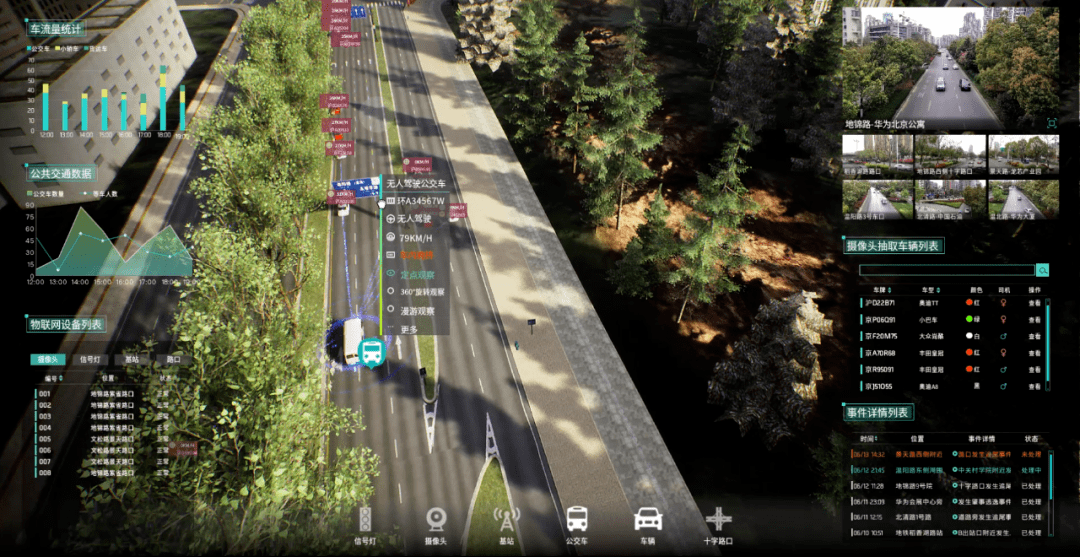Select the teal bus marker on the road
This screenshot has height=557, width=1080.
(372, 351)
